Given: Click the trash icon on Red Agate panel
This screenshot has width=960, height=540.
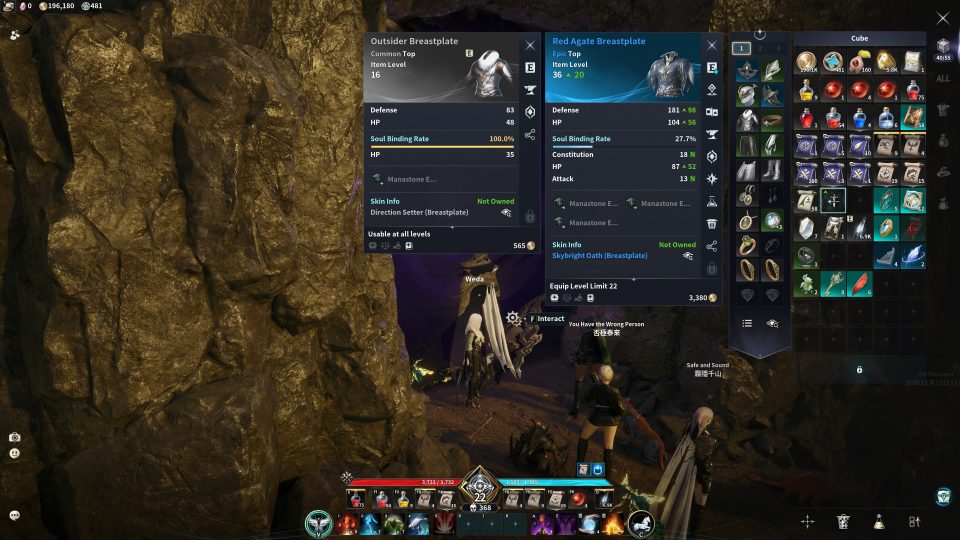Looking at the screenshot, I should (712, 224).
